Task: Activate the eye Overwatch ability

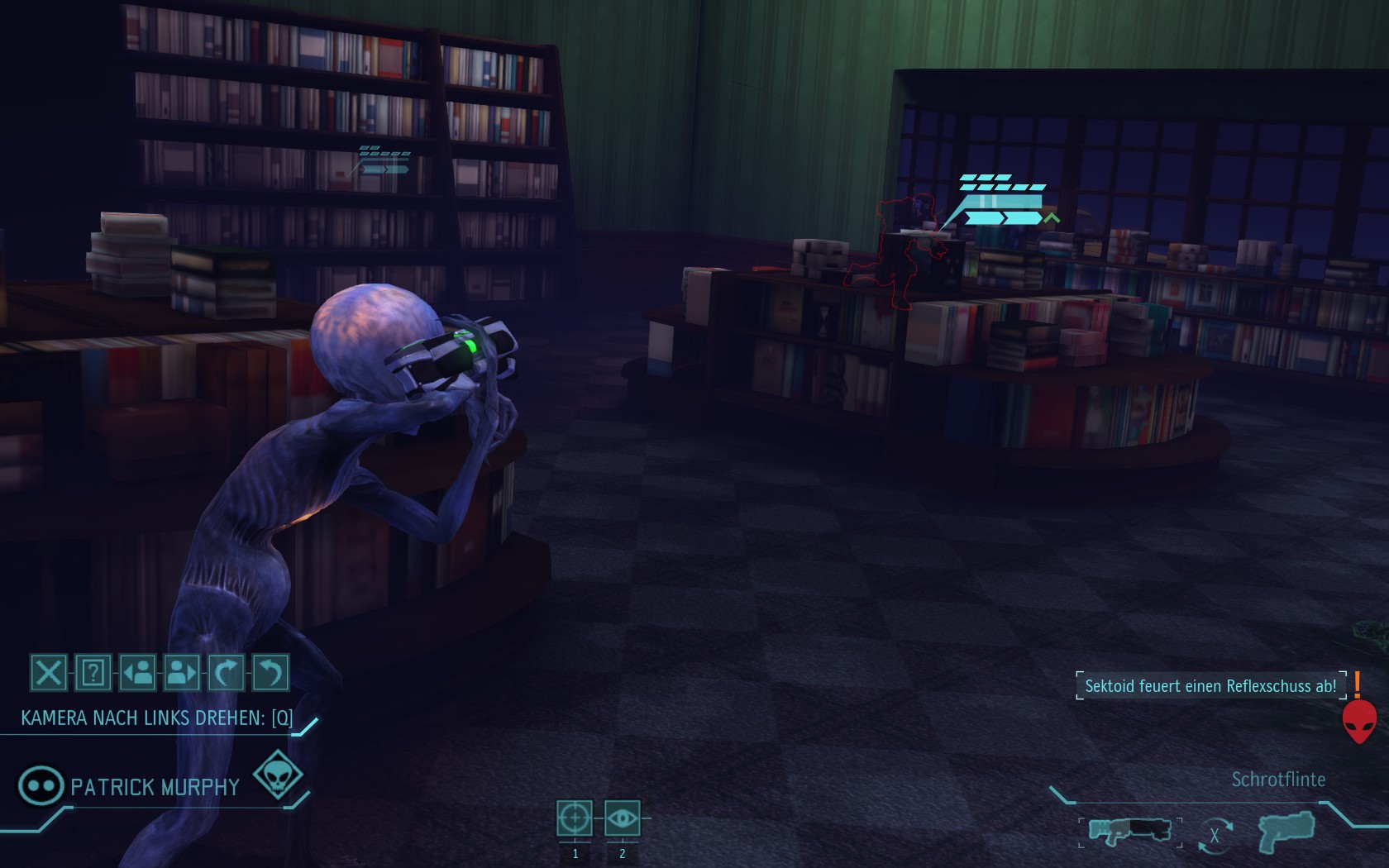Action: click(622, 818)
